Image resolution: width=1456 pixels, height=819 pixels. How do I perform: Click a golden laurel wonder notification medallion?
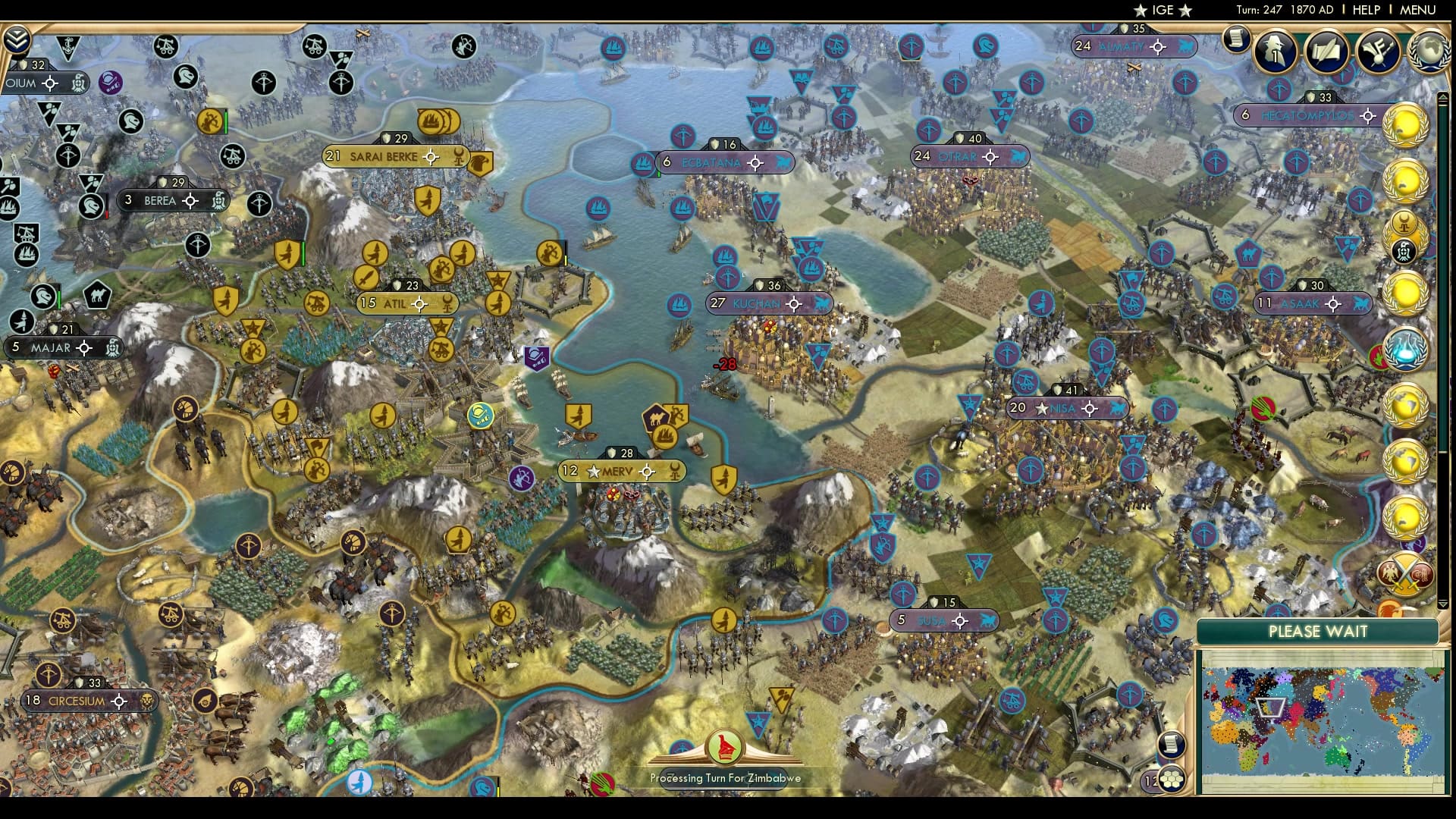click(1407, 125)
